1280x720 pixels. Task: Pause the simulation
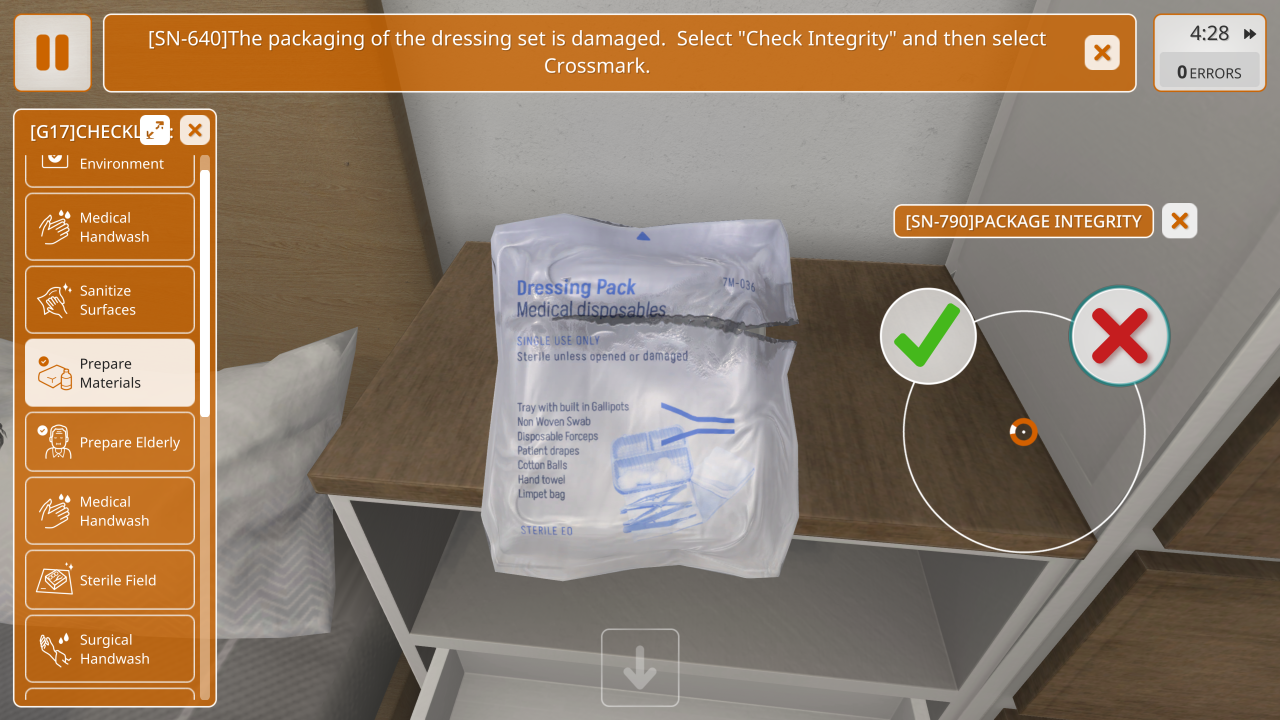52,53
